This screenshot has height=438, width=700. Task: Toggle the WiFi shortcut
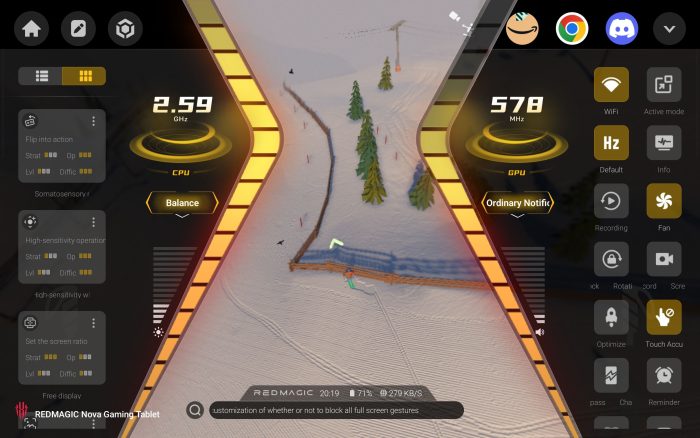pyautogui.click(x=611, y=85)
